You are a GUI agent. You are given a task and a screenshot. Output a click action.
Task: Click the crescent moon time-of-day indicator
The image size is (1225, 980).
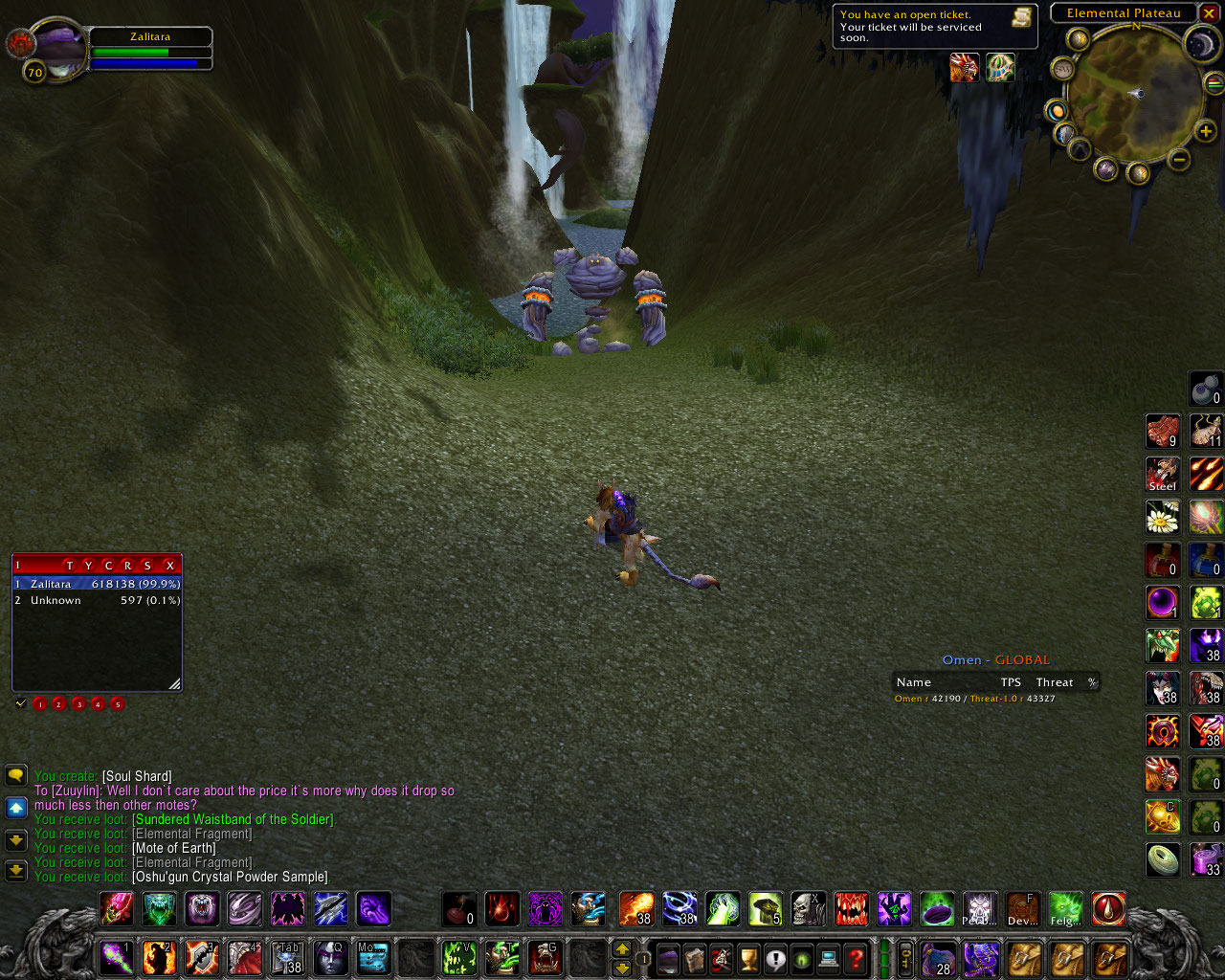tap(1200, 43)
